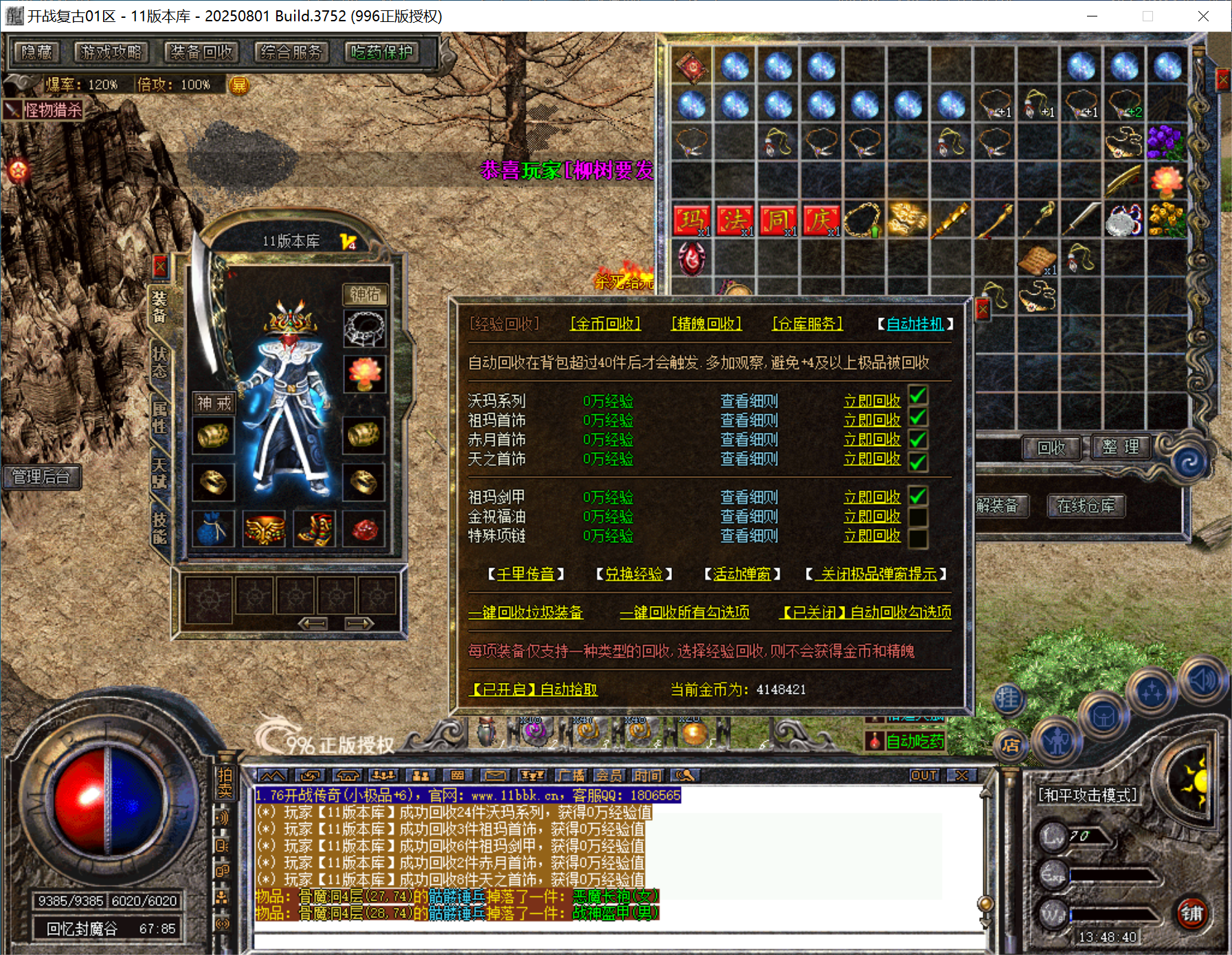Select the 怪物猎杀 tracker button
Viewport: 1232px width, 955px height.
45,110
